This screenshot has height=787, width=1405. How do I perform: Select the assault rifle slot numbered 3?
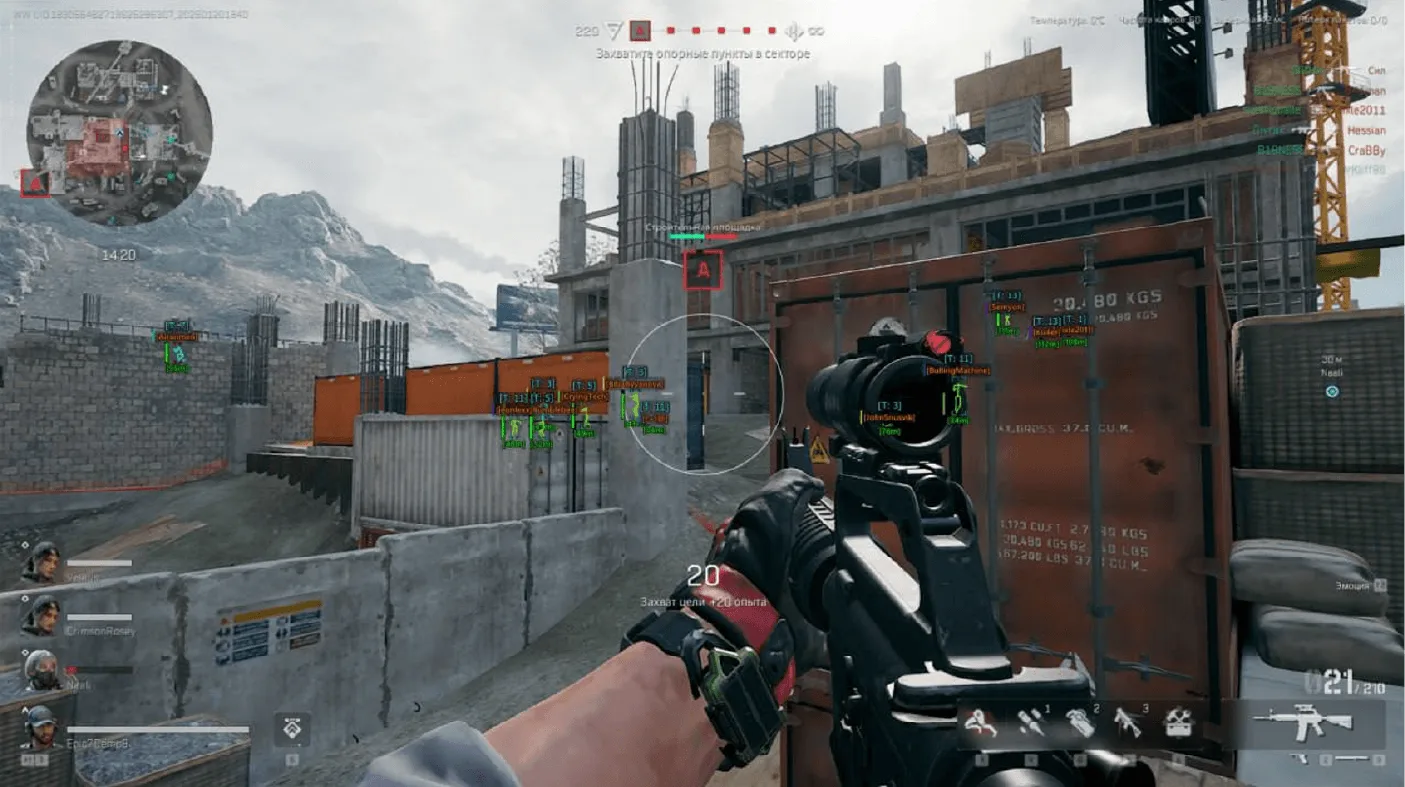click(x=1128, y=722)
